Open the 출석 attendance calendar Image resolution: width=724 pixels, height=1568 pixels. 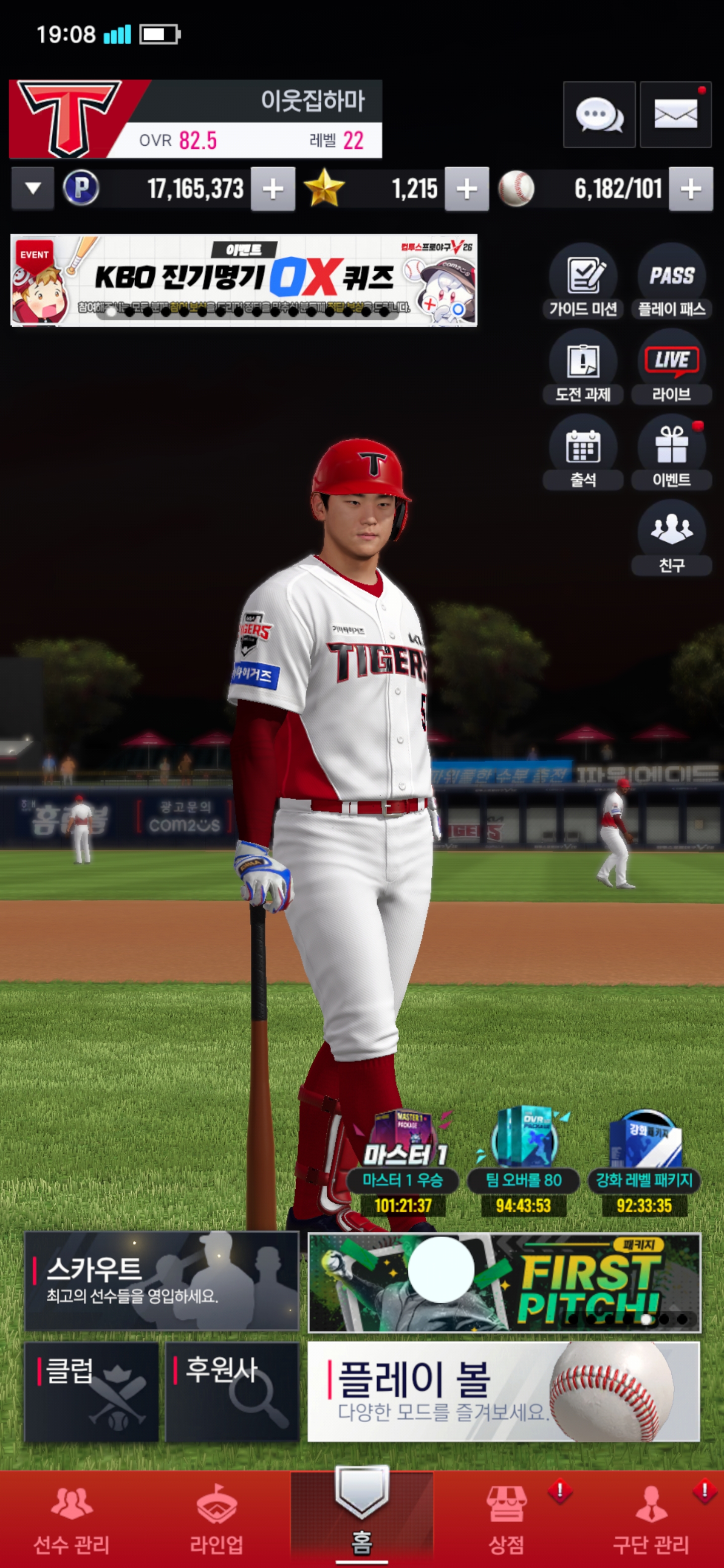click(x=583, y=453)
